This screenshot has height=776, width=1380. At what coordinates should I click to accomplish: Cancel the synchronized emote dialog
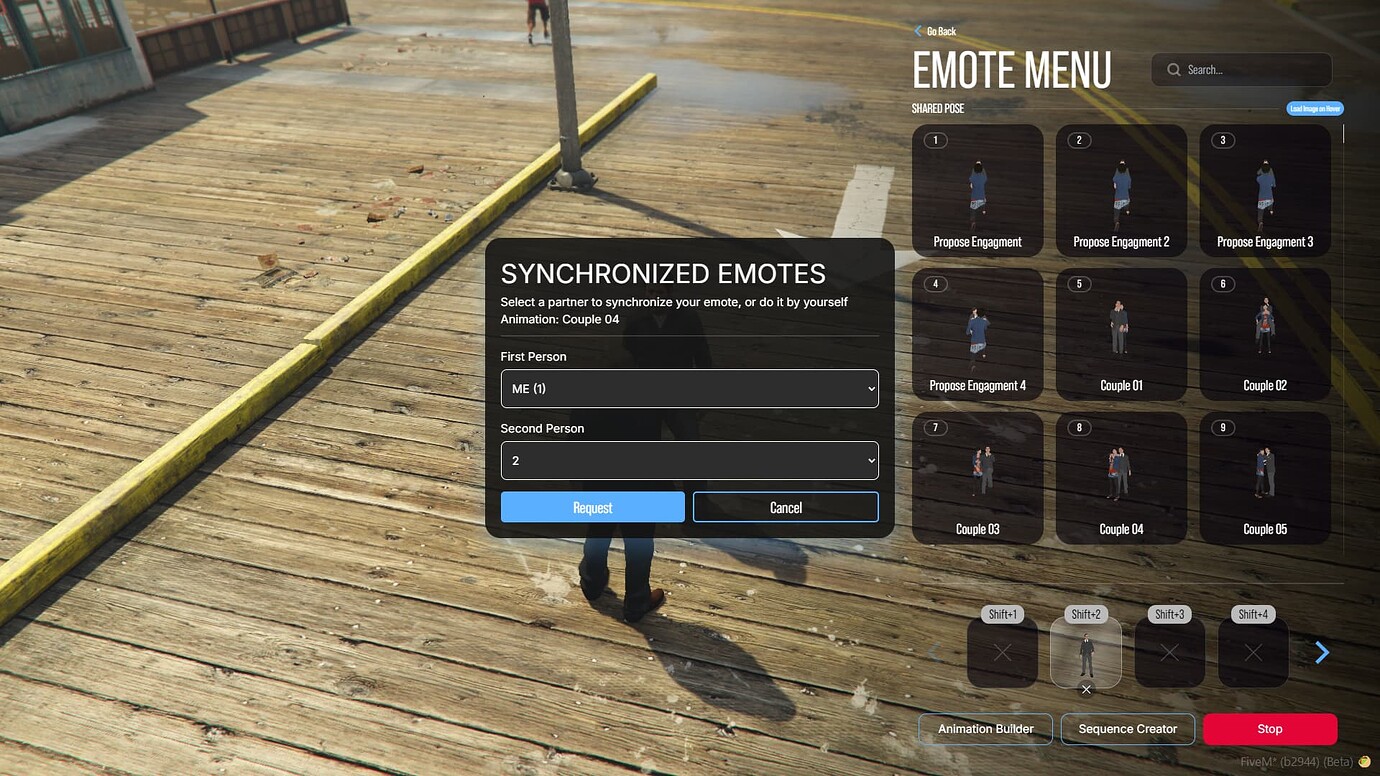[785, 507]
